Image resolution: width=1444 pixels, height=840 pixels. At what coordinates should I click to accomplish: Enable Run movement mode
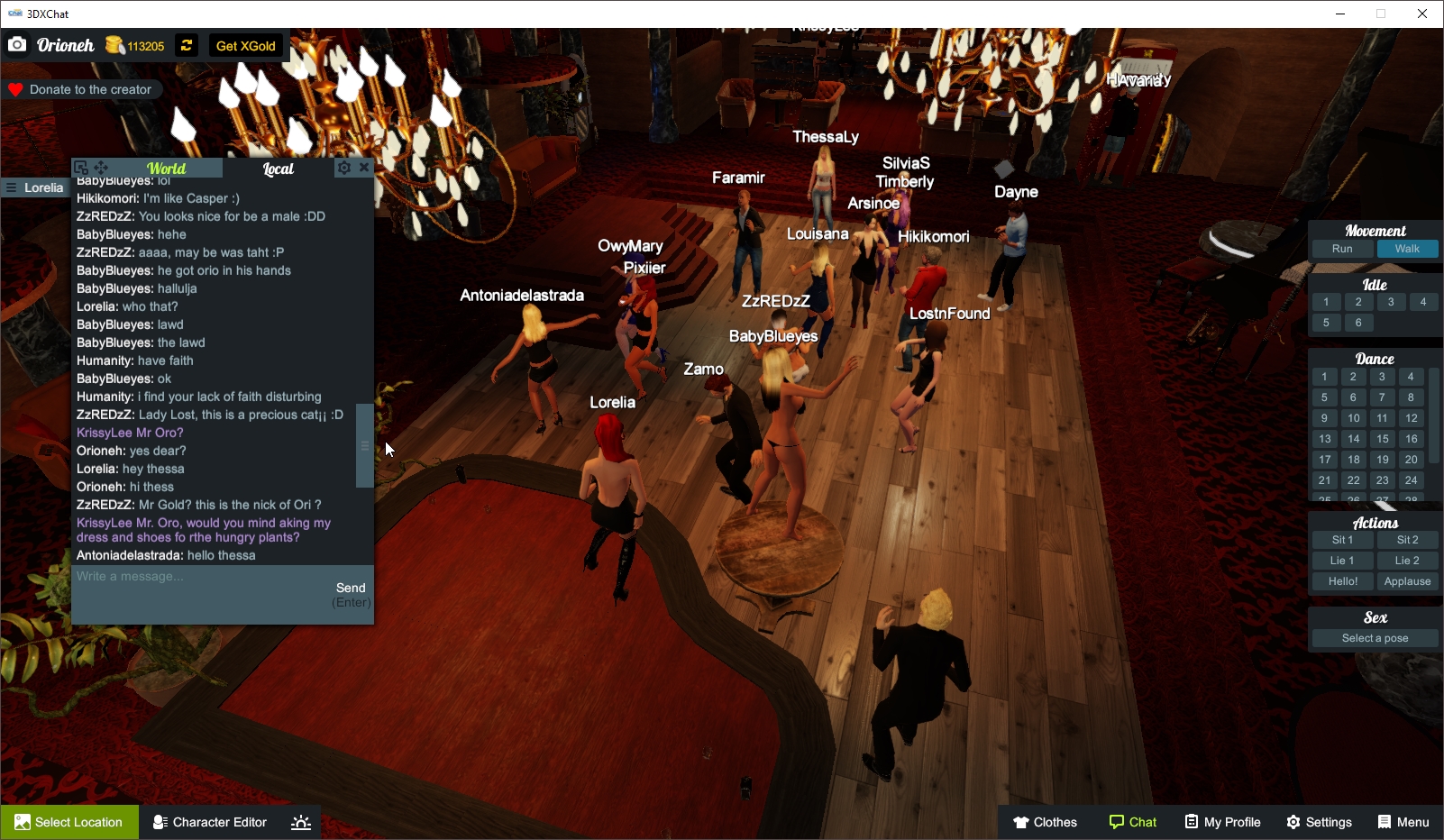(1342, 249)
